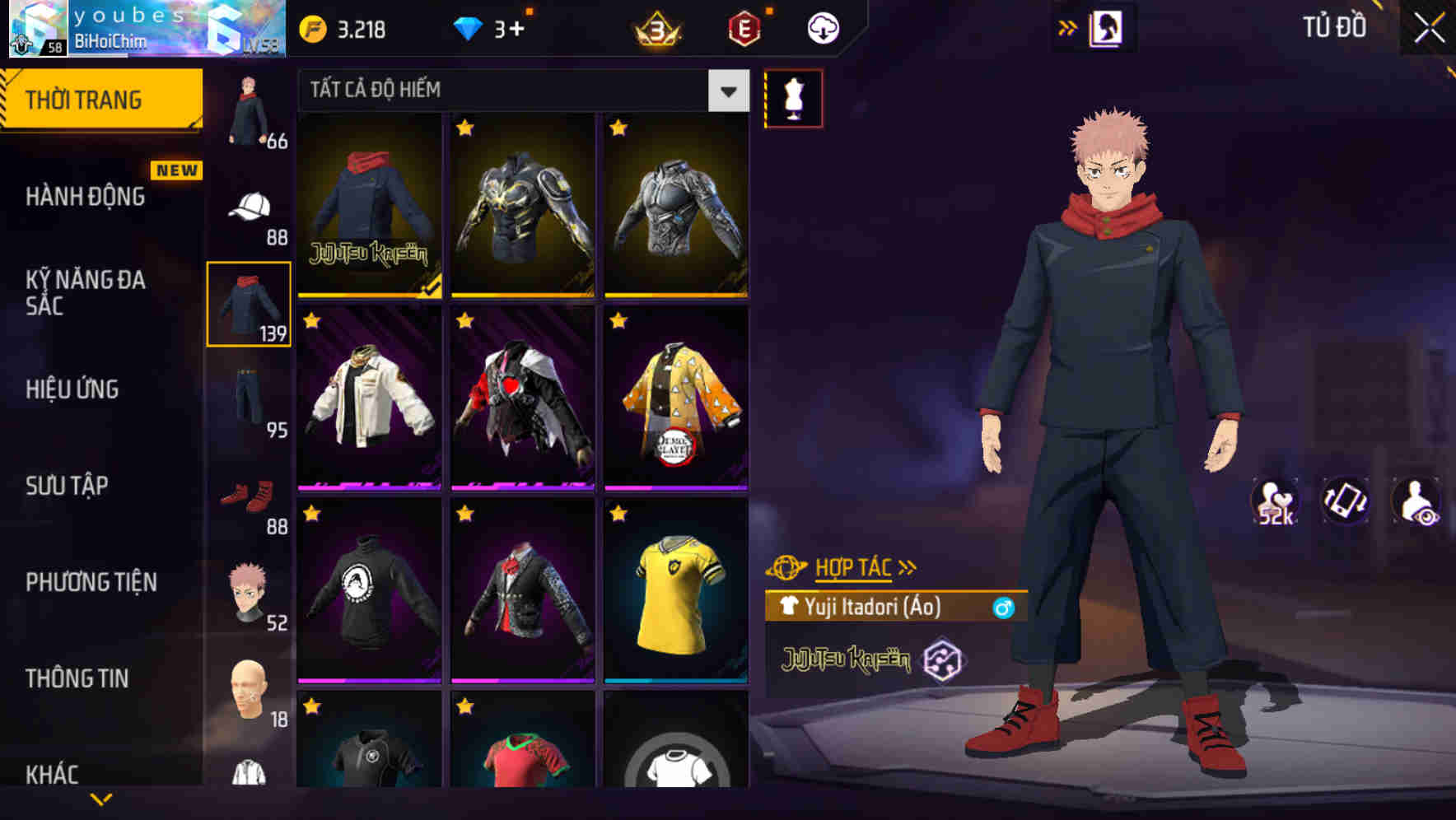
Task: Toggle the favorite star on the black turtleneck sweater
Action: click(311, 514)
